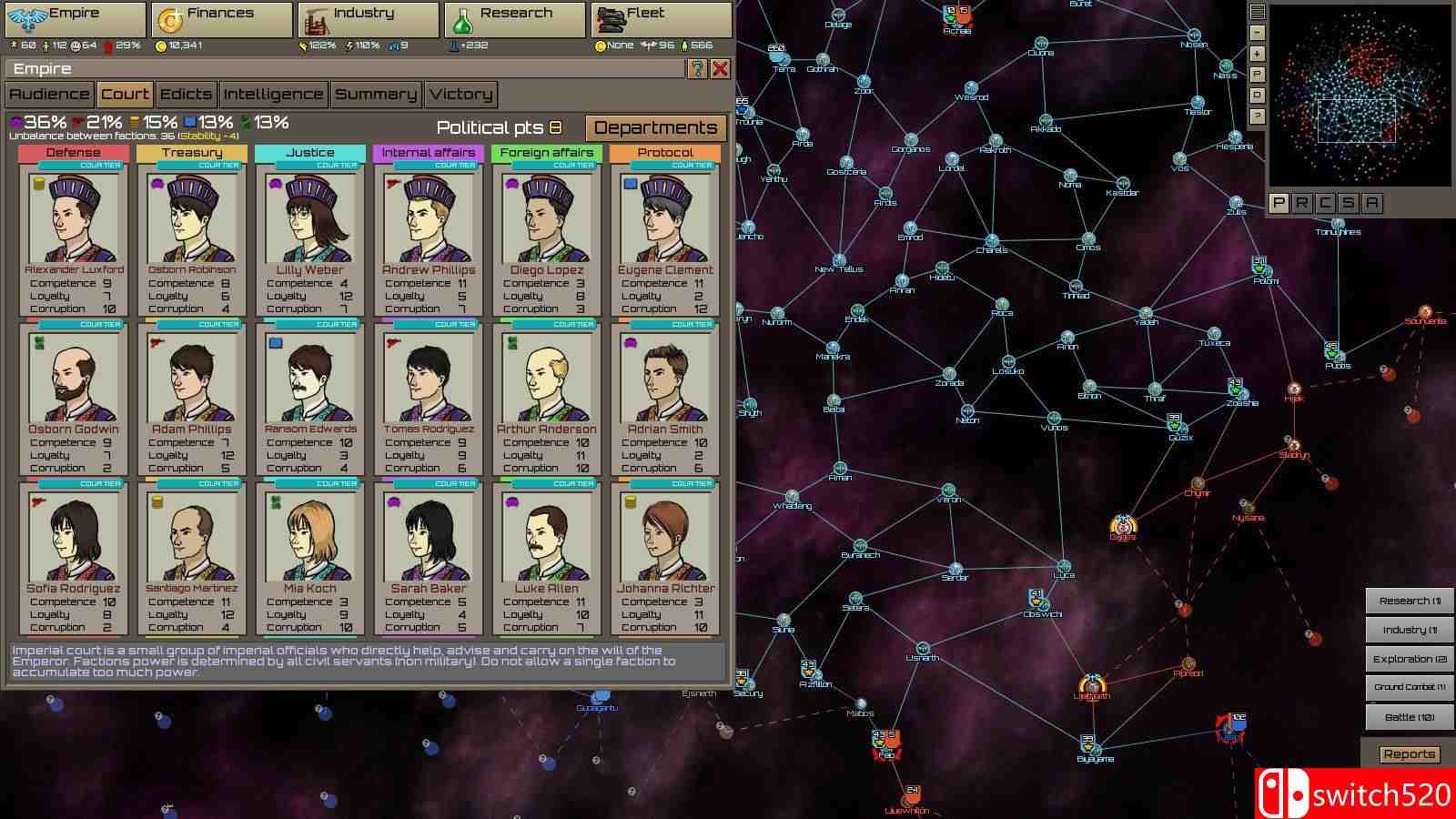This screenshot has width=1456, height=819.
Task: Open the Departments panel
Action: coord(655,128)
